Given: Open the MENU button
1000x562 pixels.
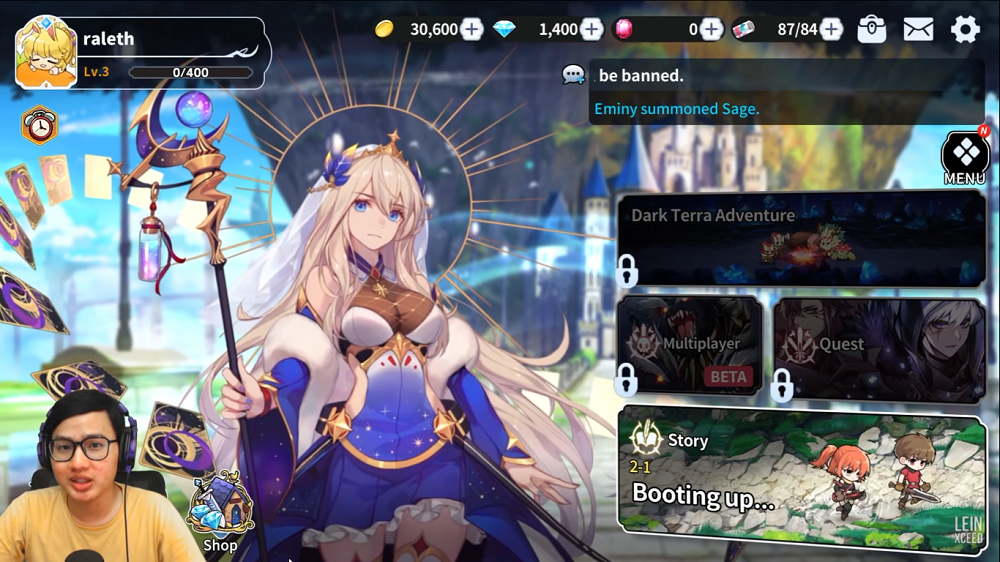Looking at the screenshot, I should coord(965,158).
